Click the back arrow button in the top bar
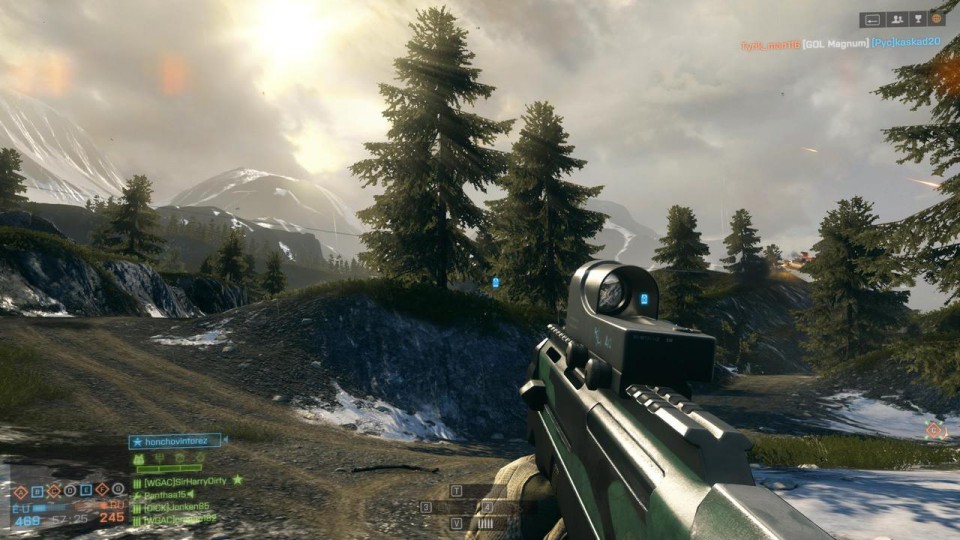 872,19
